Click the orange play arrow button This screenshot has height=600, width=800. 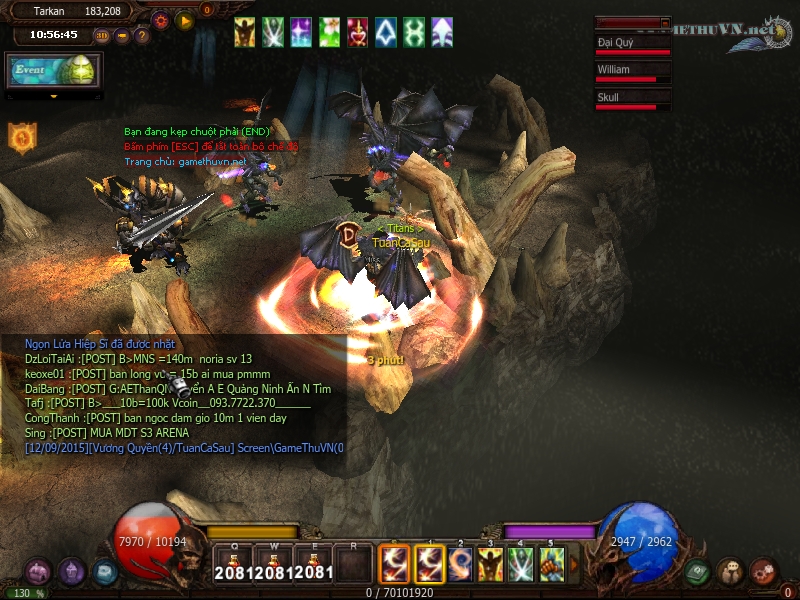[x=184, y=19]
